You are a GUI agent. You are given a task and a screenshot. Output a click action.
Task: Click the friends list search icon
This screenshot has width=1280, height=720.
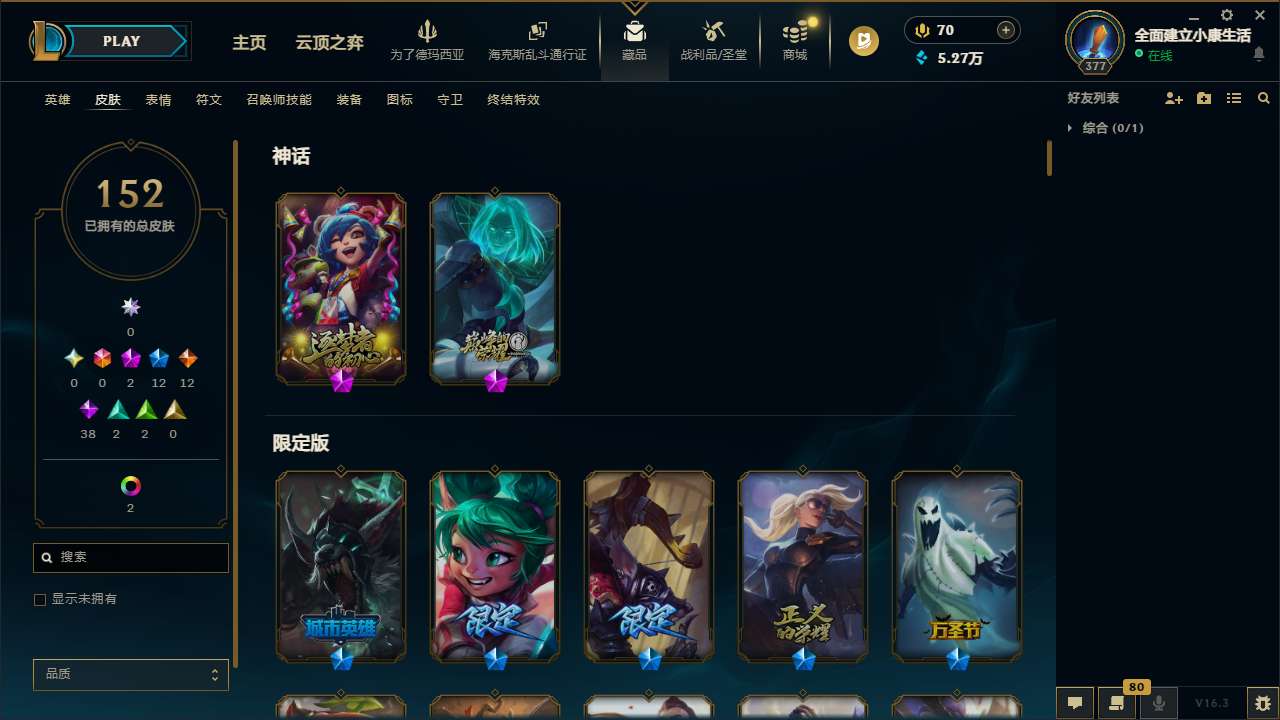(x=1264, y=99)
